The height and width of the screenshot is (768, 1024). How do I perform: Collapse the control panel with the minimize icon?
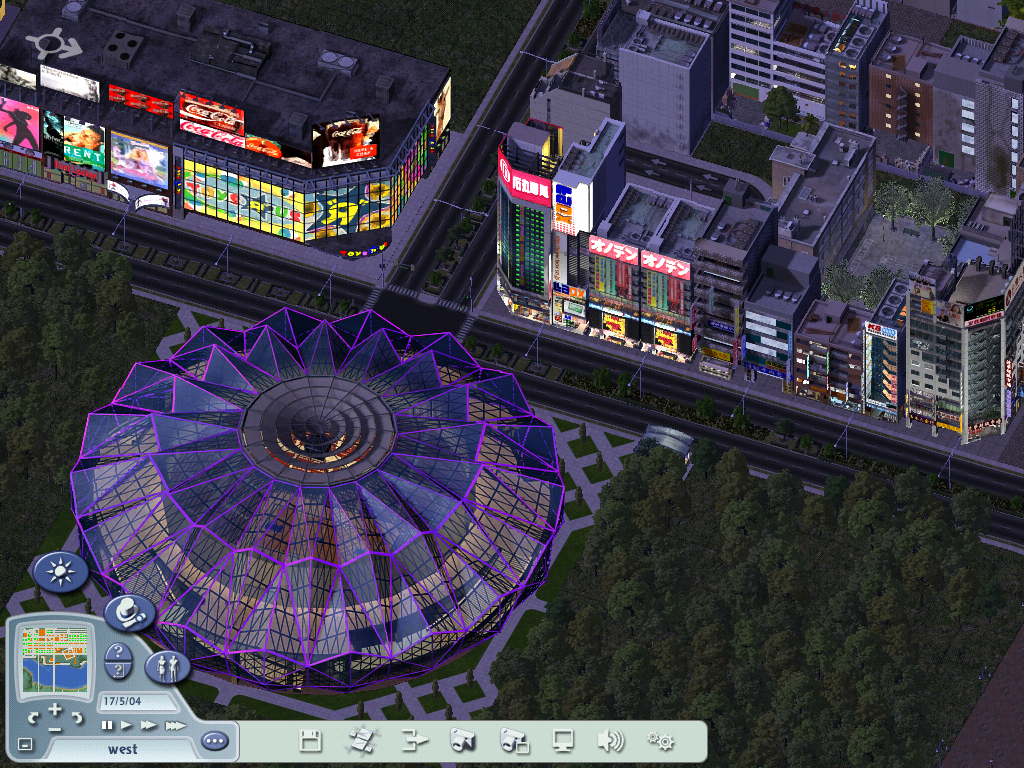tap(25, 745)
